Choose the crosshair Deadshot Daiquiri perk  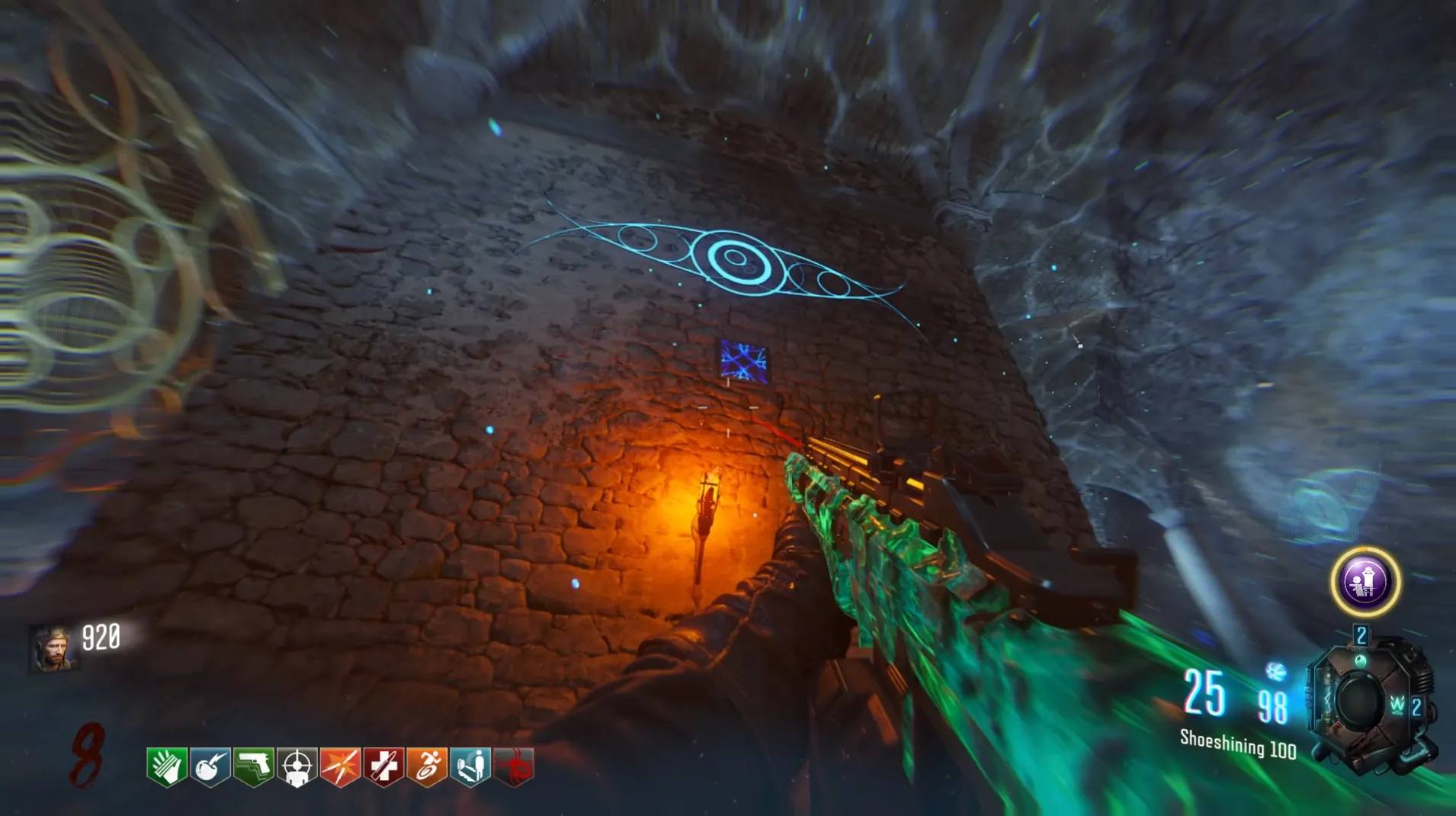pos(297,766)
